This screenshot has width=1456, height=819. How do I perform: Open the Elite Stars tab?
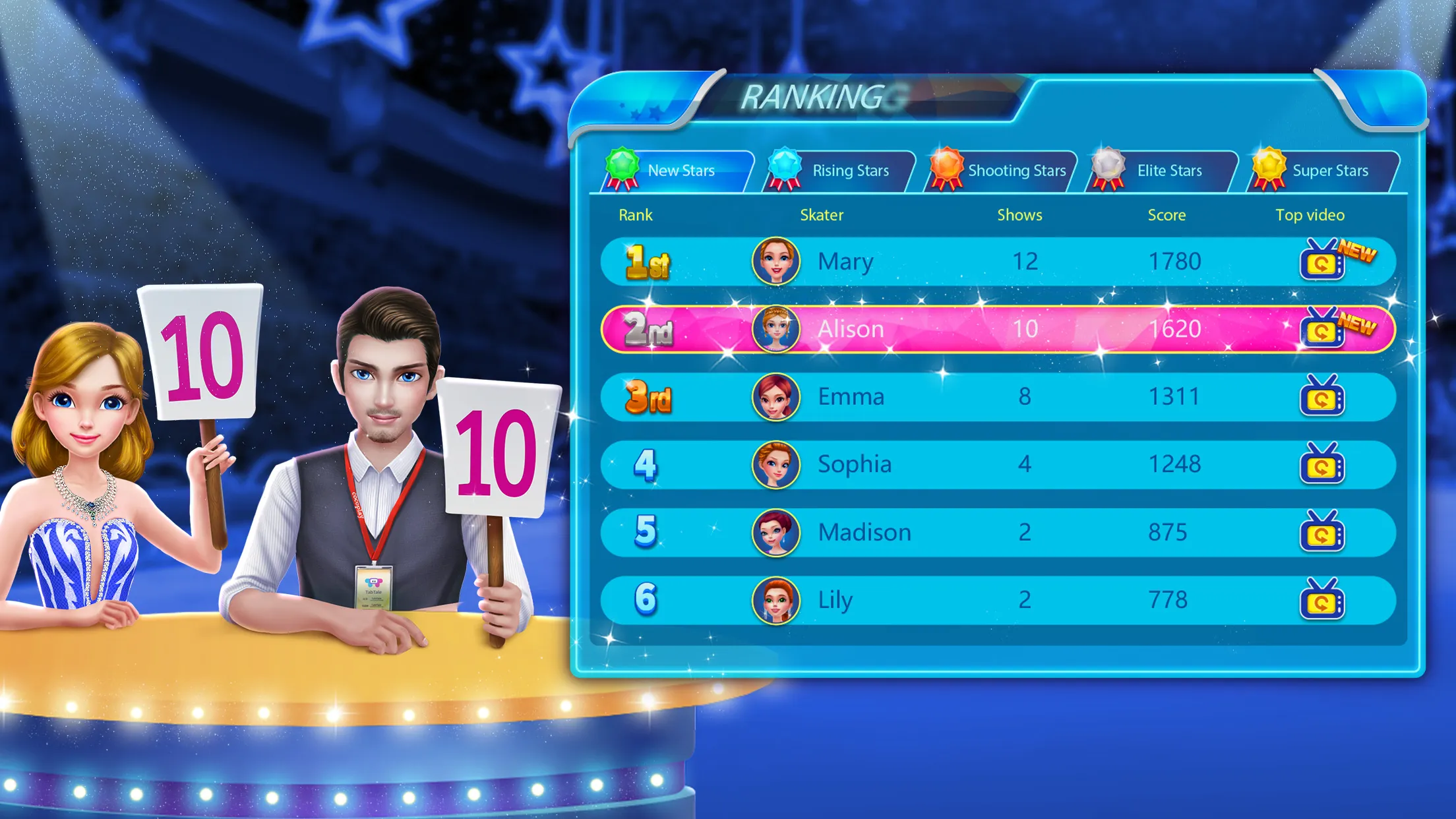(1167, 169)
